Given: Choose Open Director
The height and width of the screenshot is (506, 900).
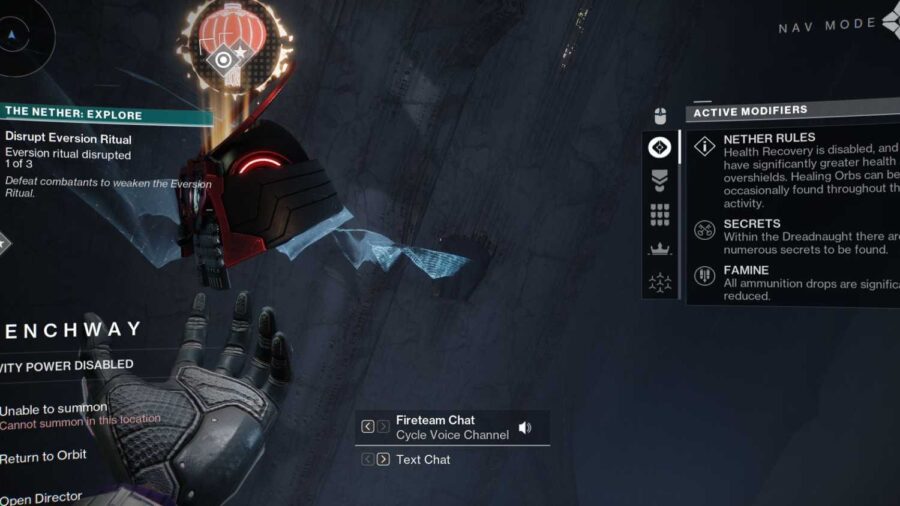Looking at the screenshot, I should pyautogui.click(x=40, y=497).
